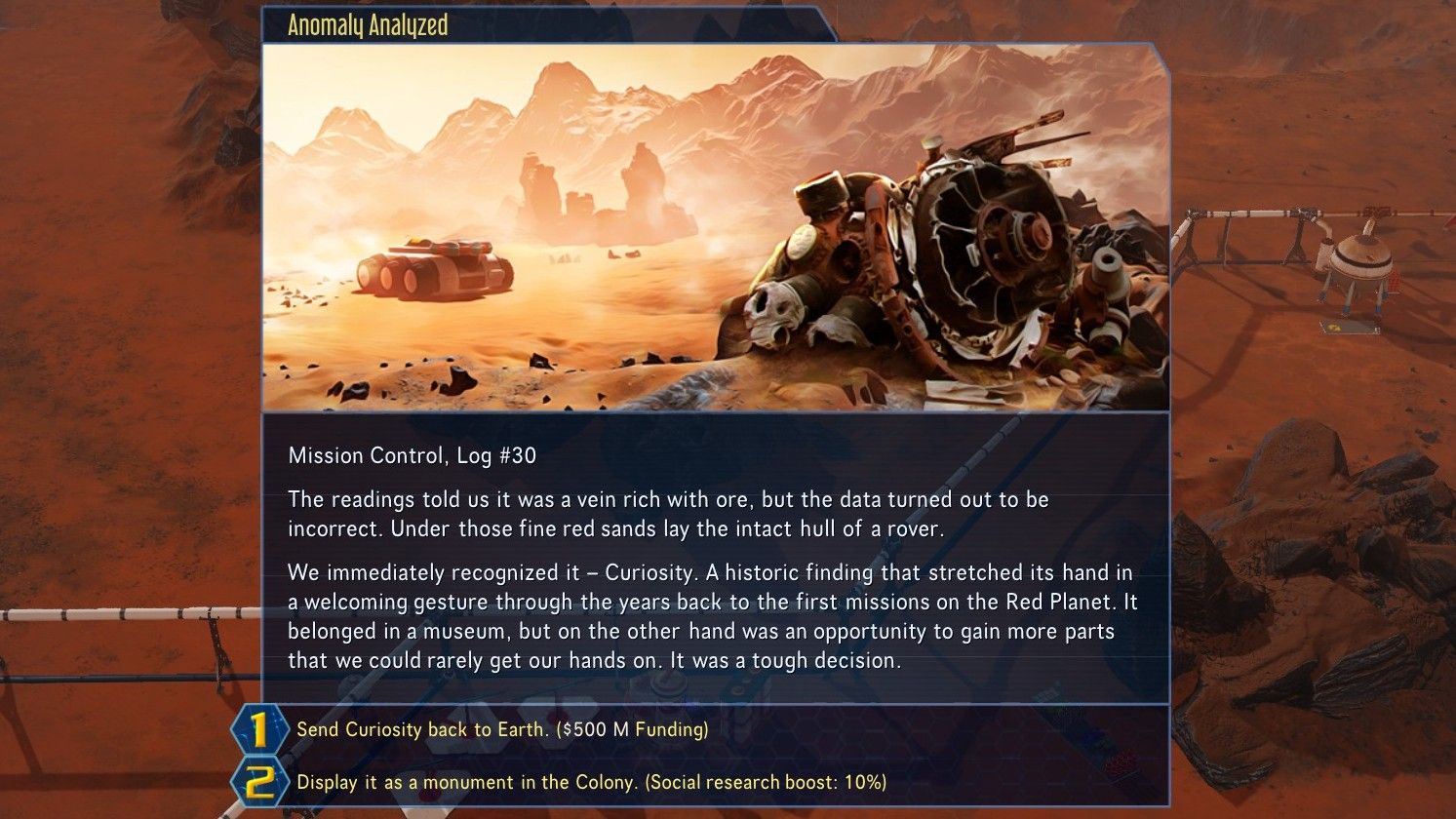Click the "Social research boost: 10%" text
This screenshot has width=1456, height=819.
(x=767, y=780)
